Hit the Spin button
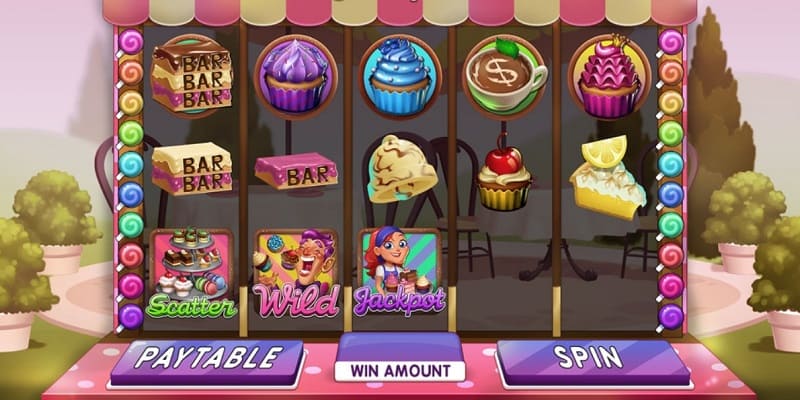 click(592, 358)
